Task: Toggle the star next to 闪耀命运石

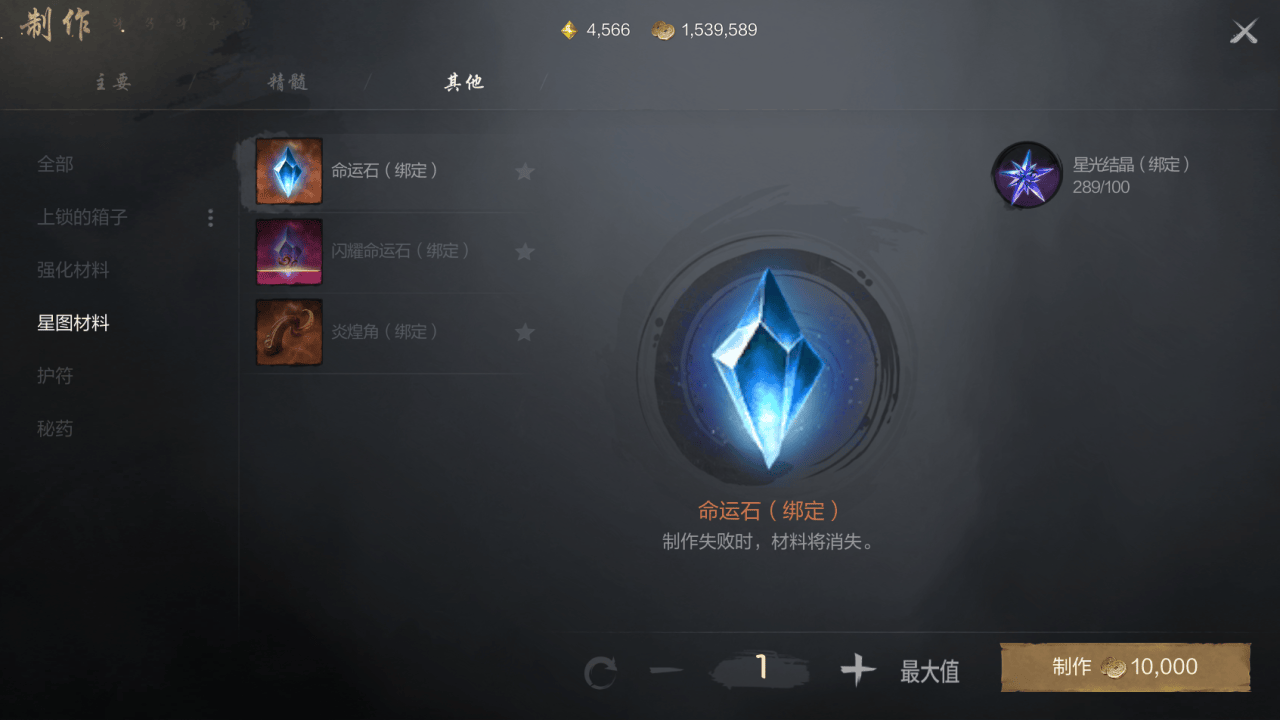Action: pos(525,251)
